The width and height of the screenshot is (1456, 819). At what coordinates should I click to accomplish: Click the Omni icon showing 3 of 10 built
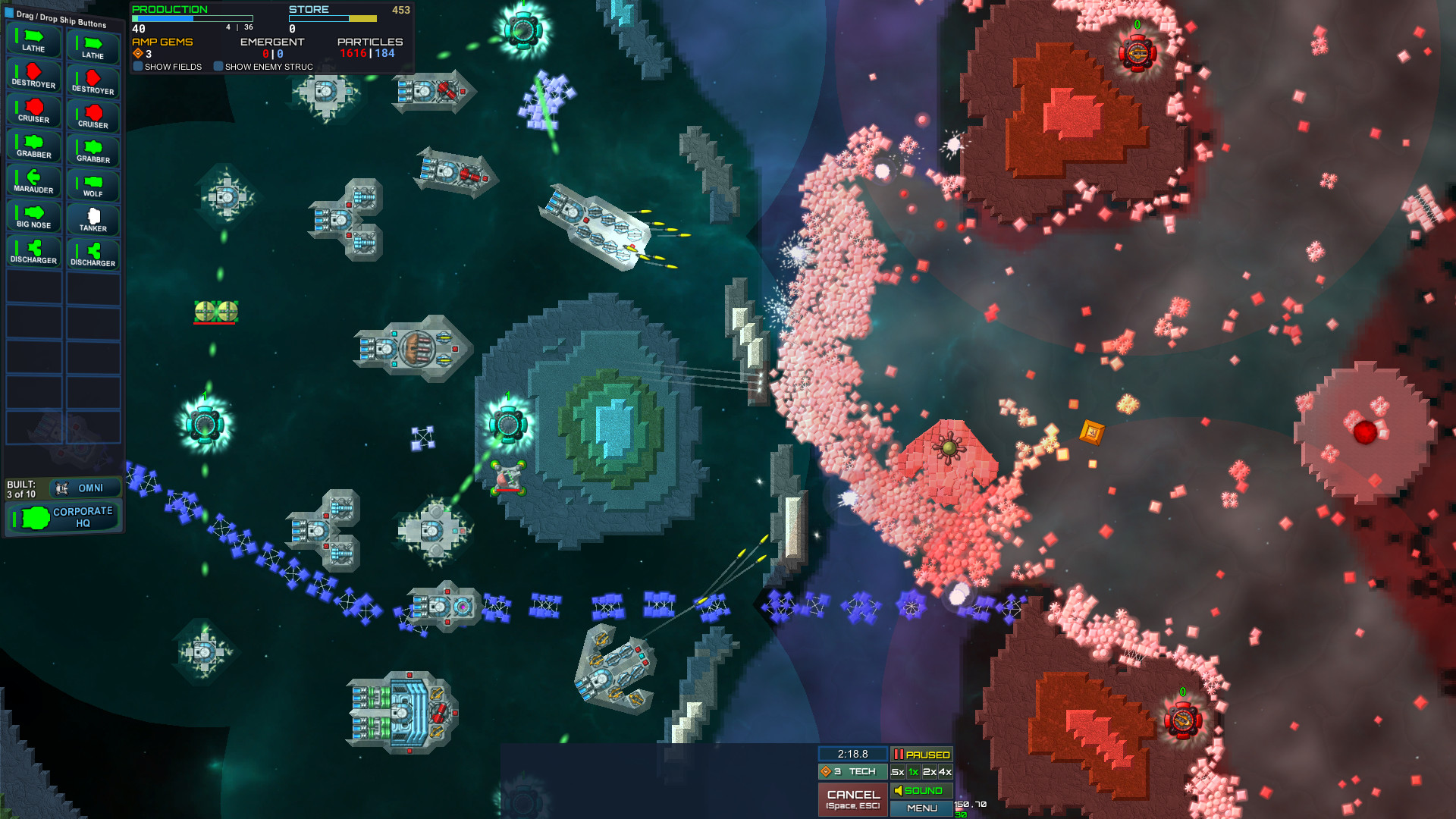pos(83,488)
